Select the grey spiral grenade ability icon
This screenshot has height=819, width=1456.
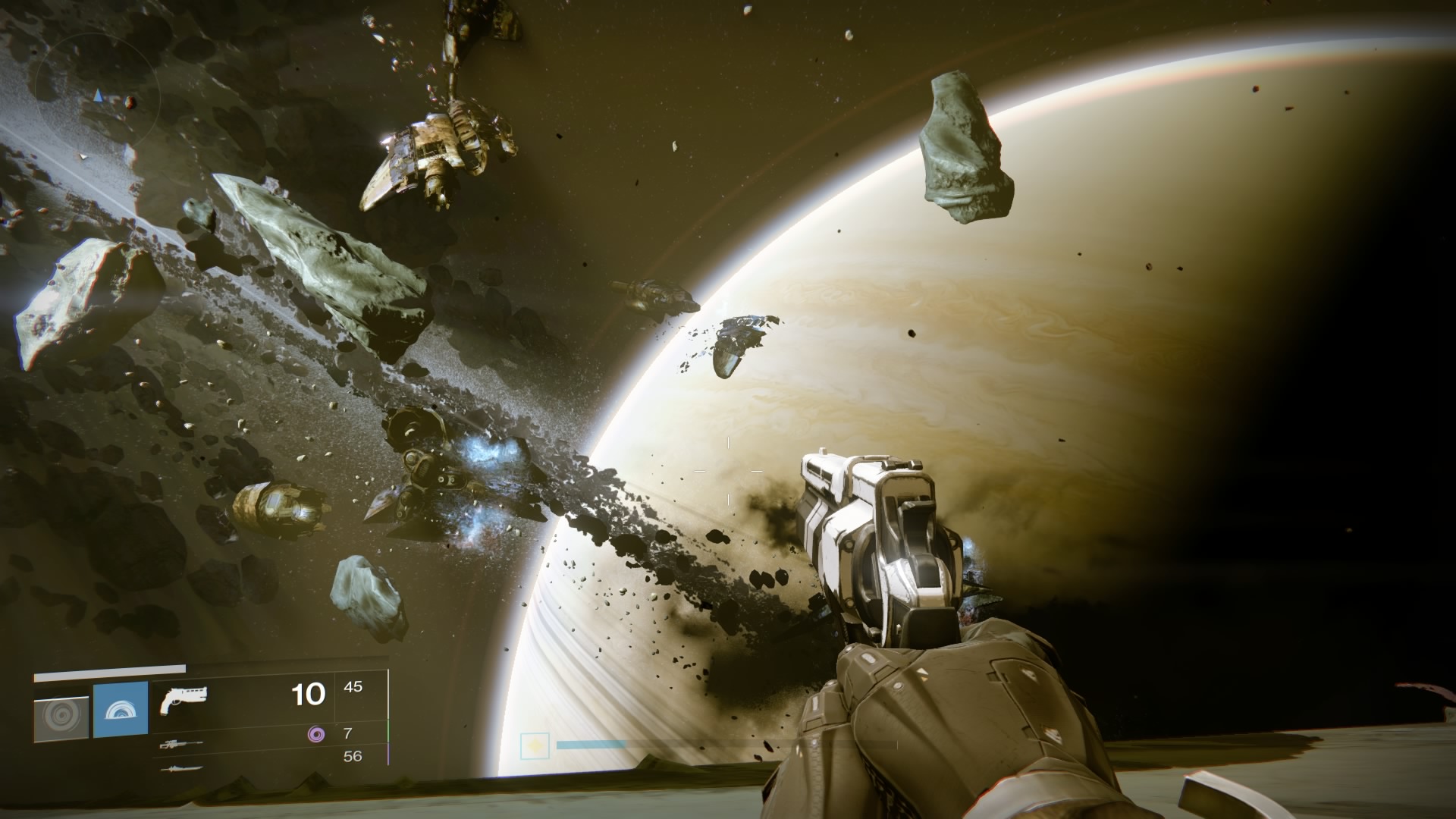[61, 718]
